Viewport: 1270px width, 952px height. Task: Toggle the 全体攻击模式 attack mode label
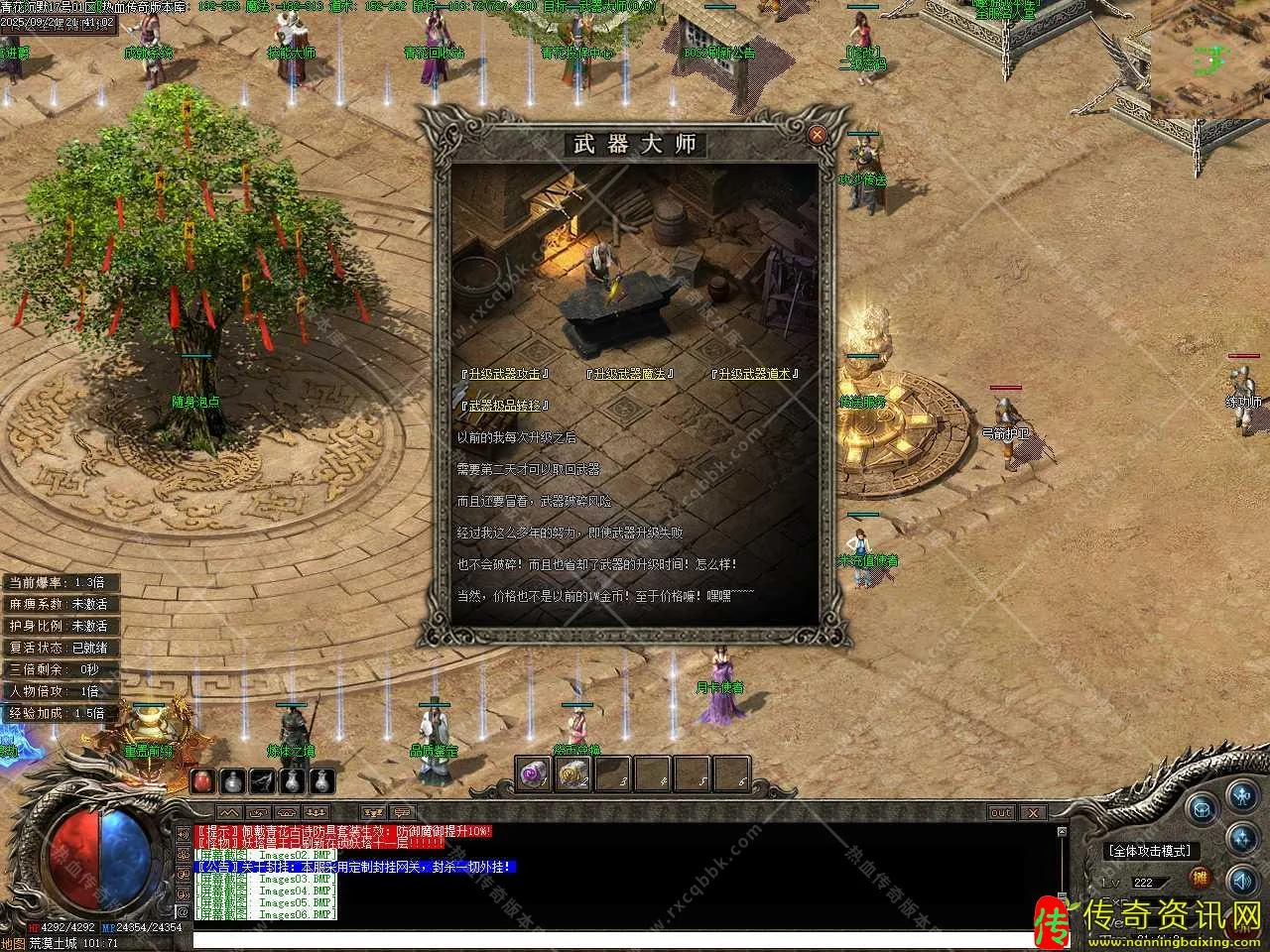1151,851
